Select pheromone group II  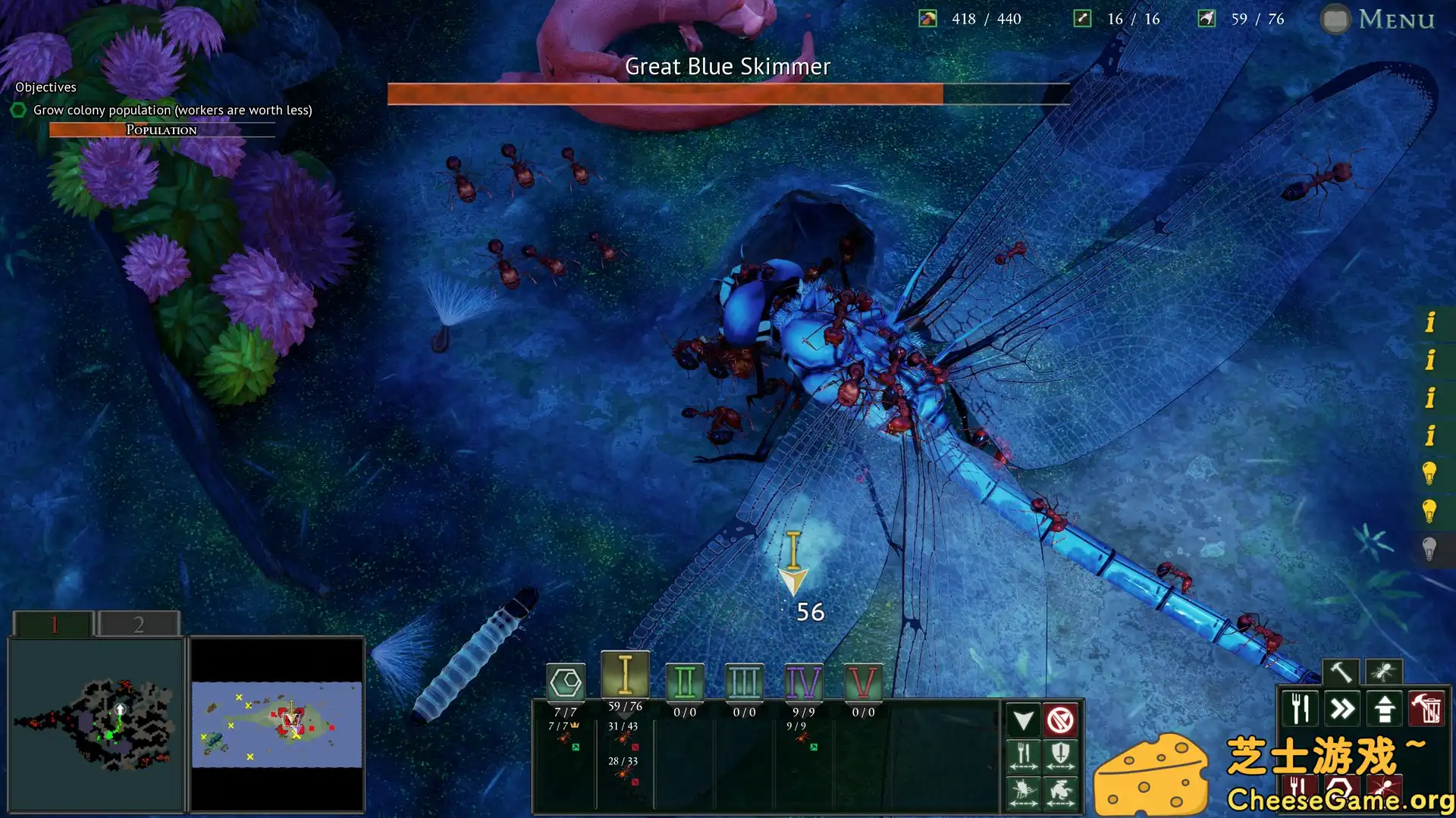tap(685, 682)
